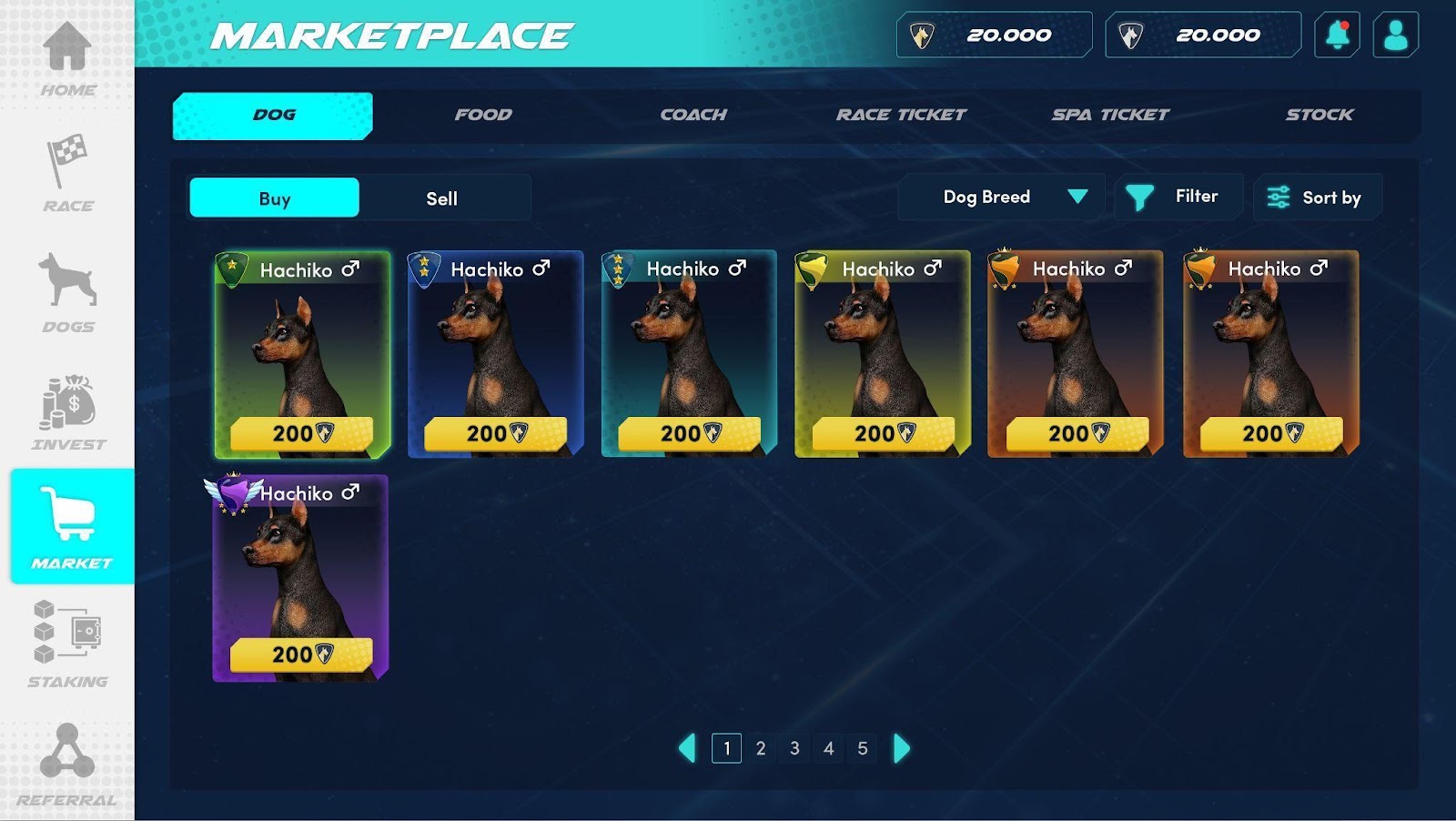Go to page 3 of listings
Screen dimensions: 1456x821
(x=794, y=748)
